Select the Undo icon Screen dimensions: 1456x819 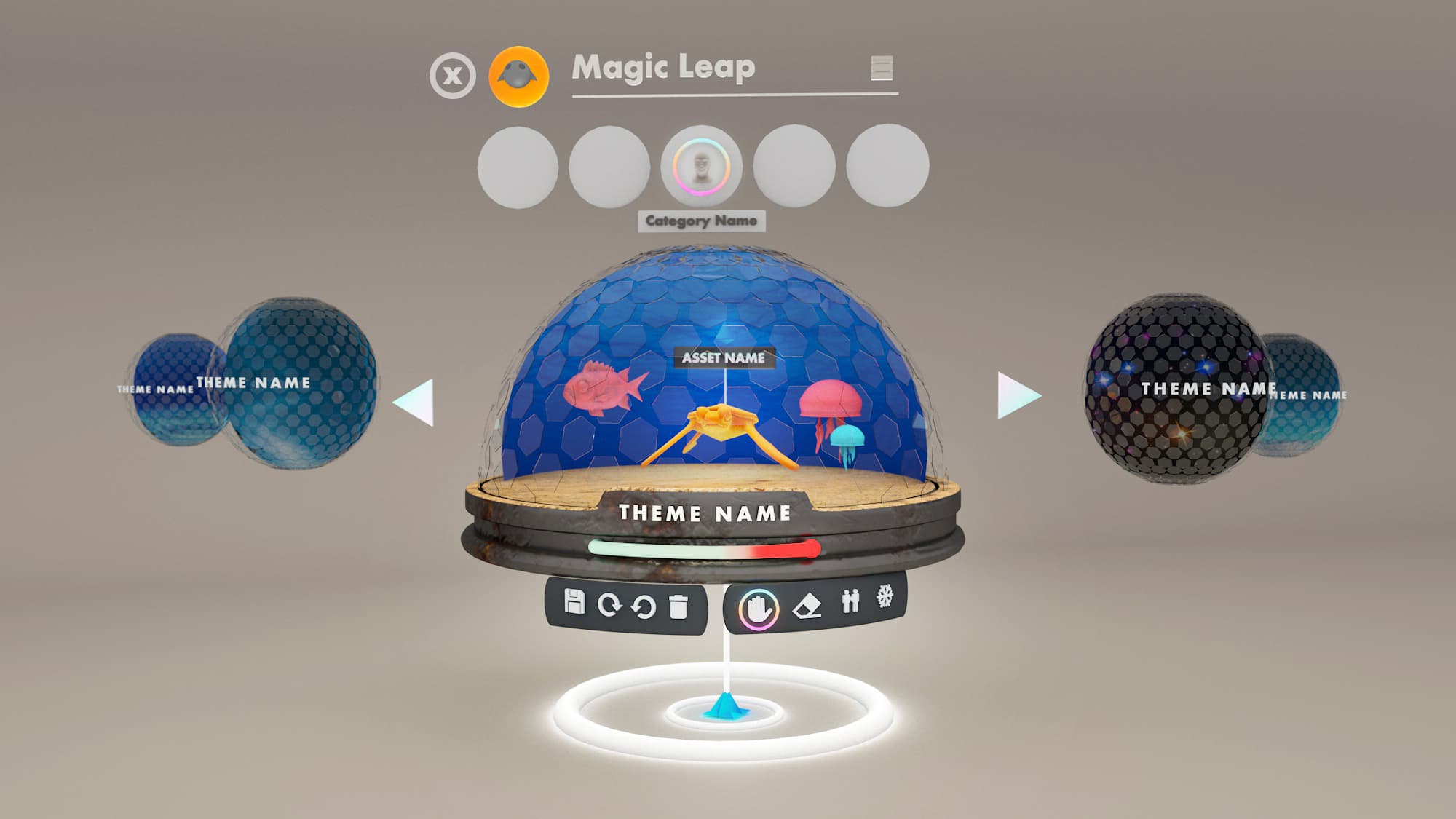[642, 606]
